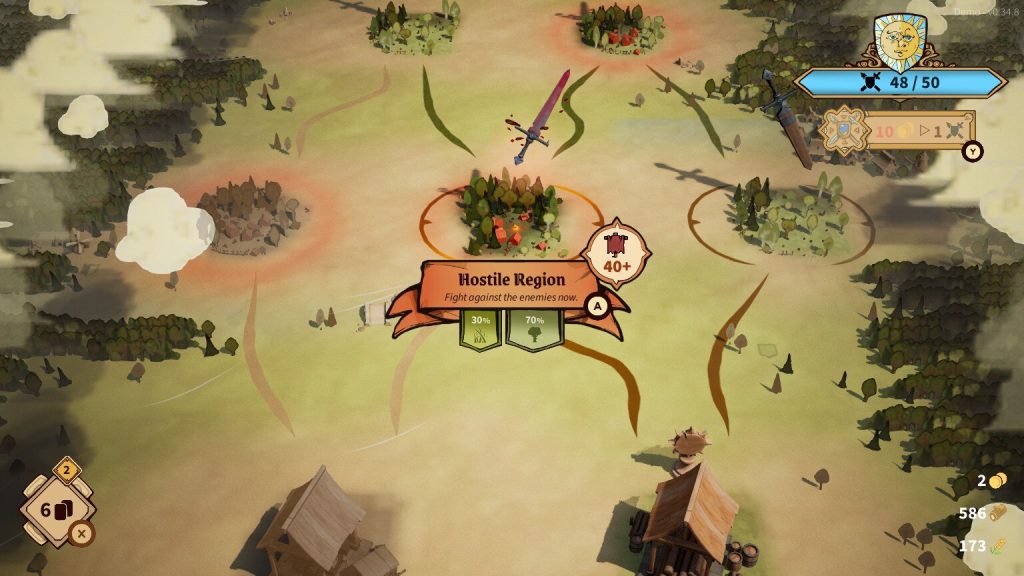Check the 70% forest terrain badge

(533, 329)
